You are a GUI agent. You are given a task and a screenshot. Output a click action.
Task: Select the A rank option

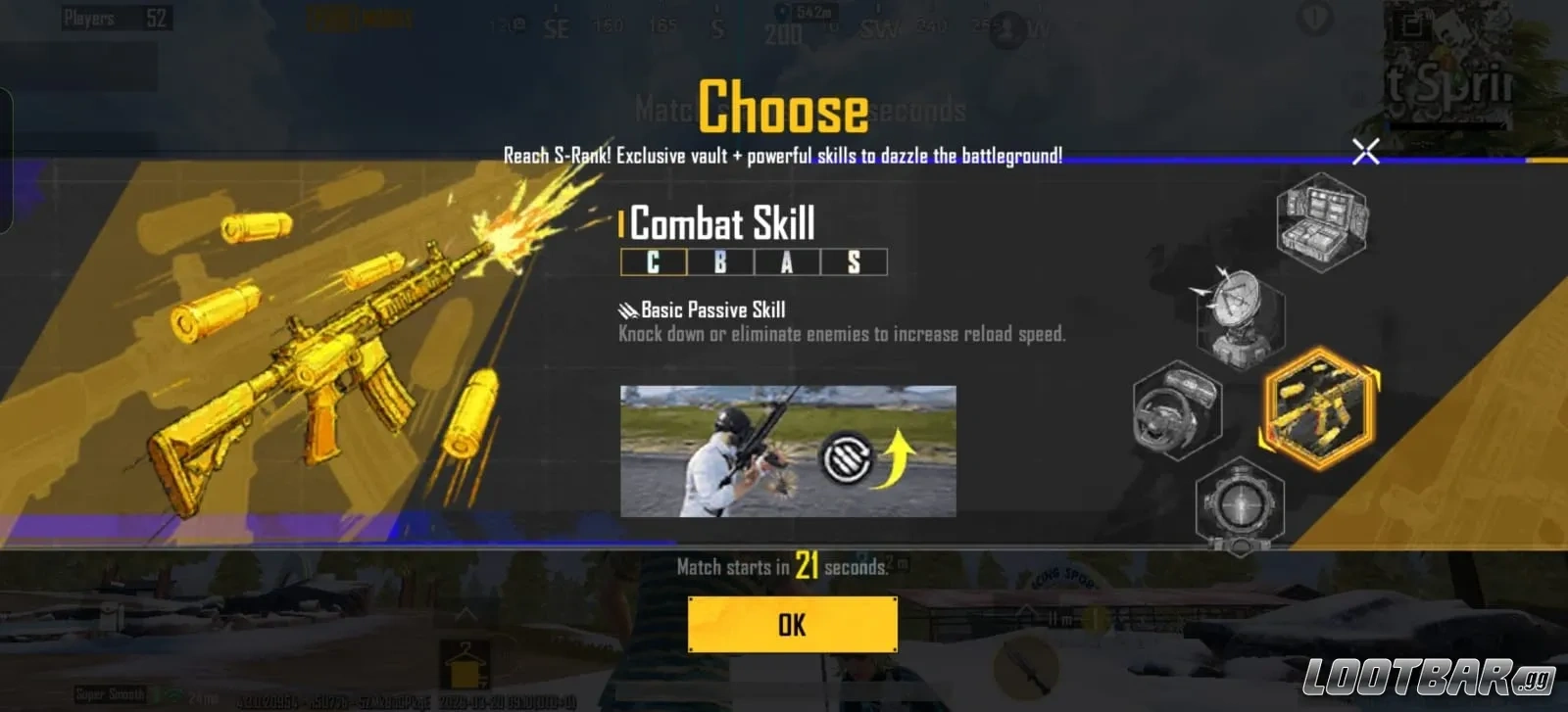[787, 263]
